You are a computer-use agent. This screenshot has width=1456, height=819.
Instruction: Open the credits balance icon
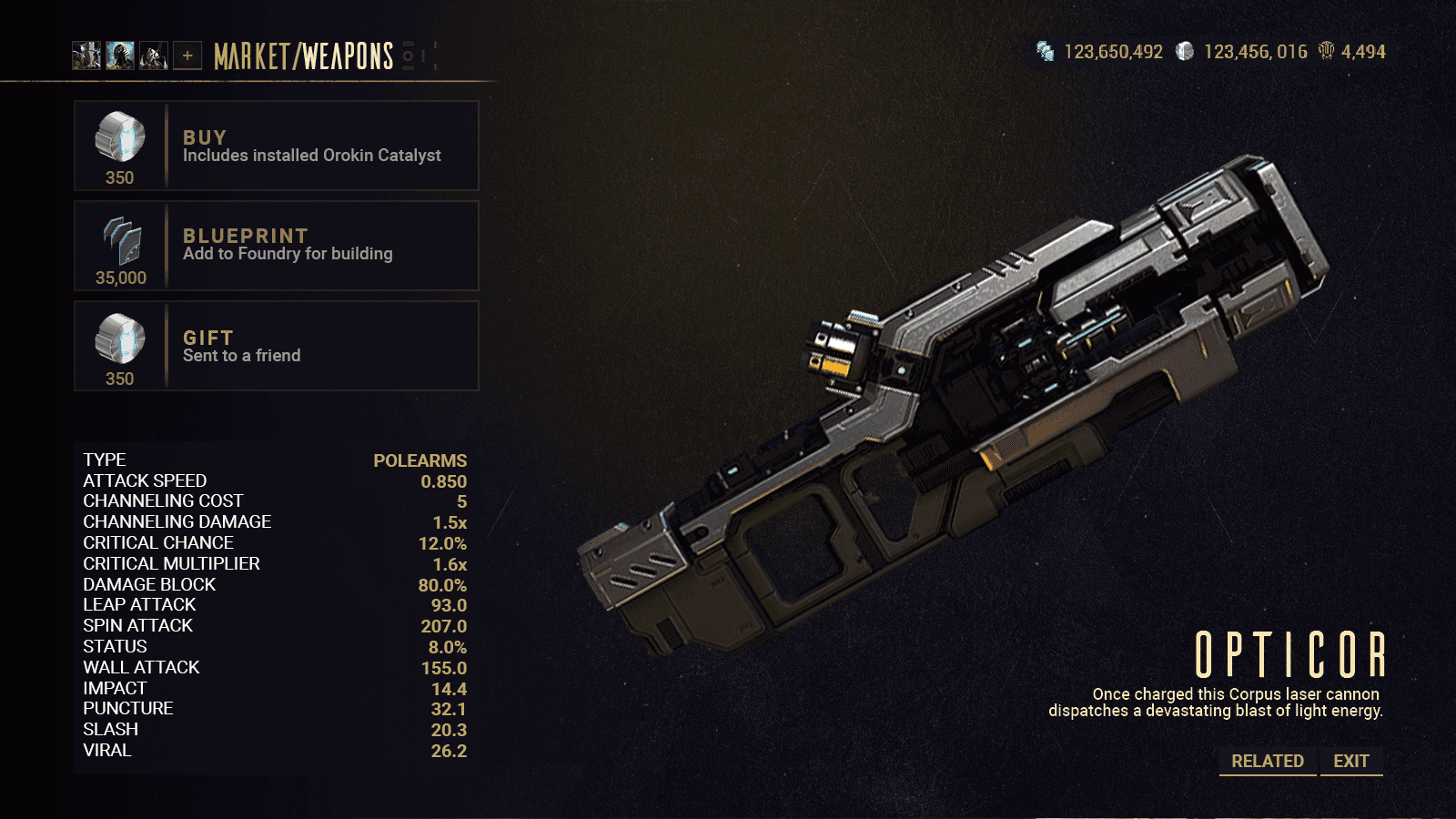[x=1045, y=51]
